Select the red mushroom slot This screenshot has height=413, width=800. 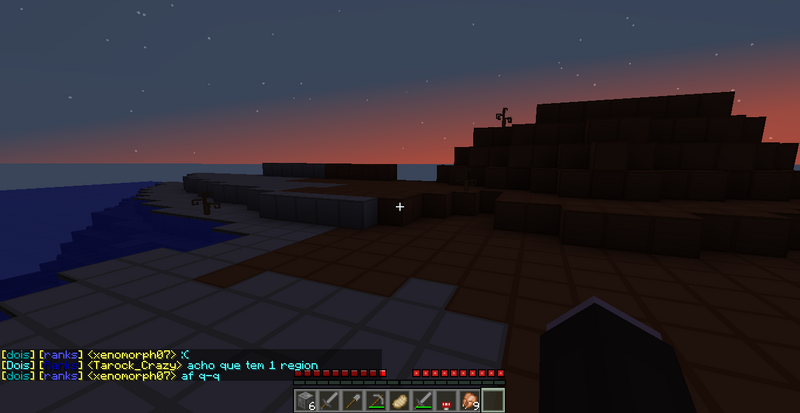click(x=445, y=401)
